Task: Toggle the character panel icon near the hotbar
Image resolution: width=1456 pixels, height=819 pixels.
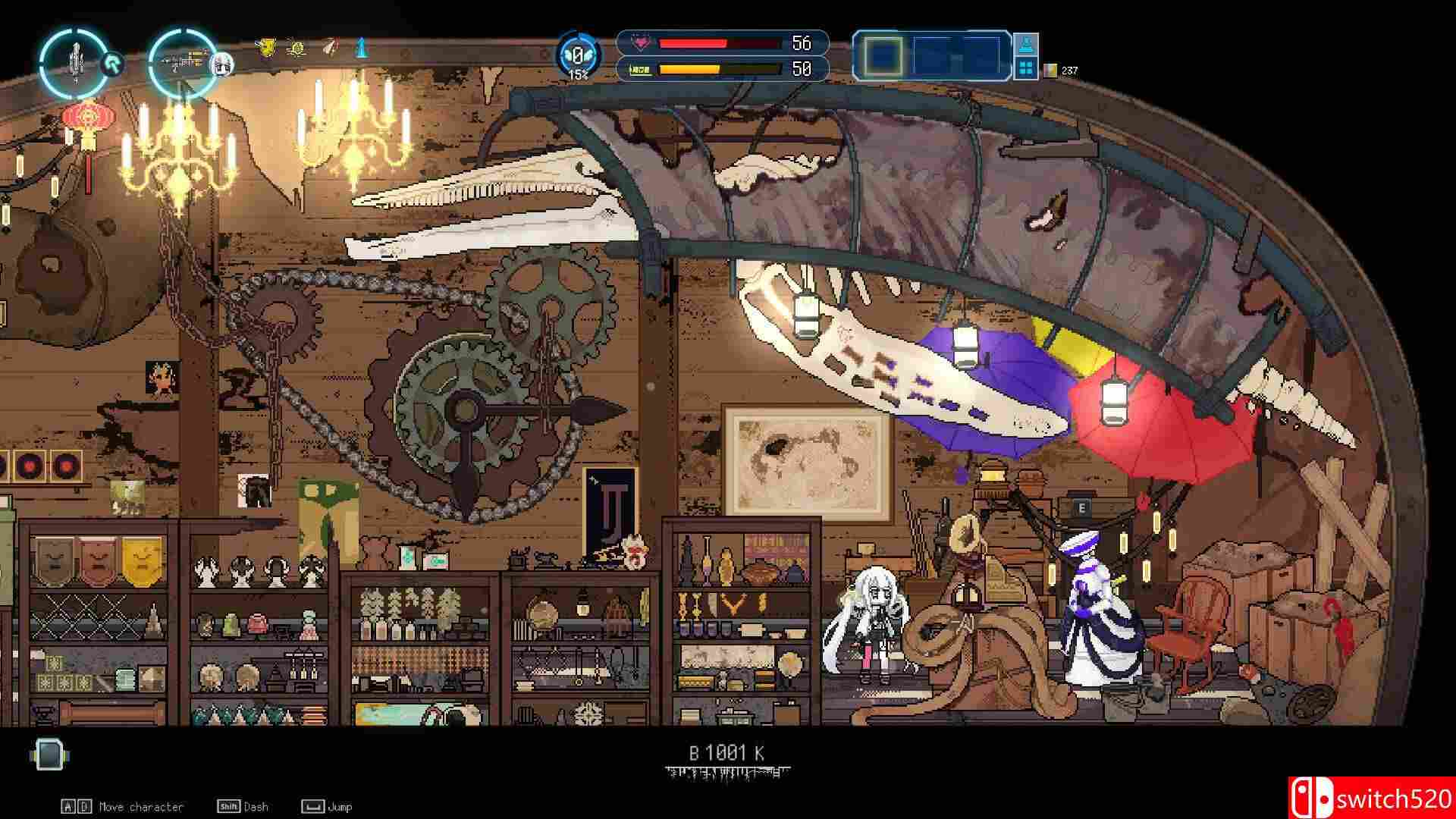Action: 1025,45
